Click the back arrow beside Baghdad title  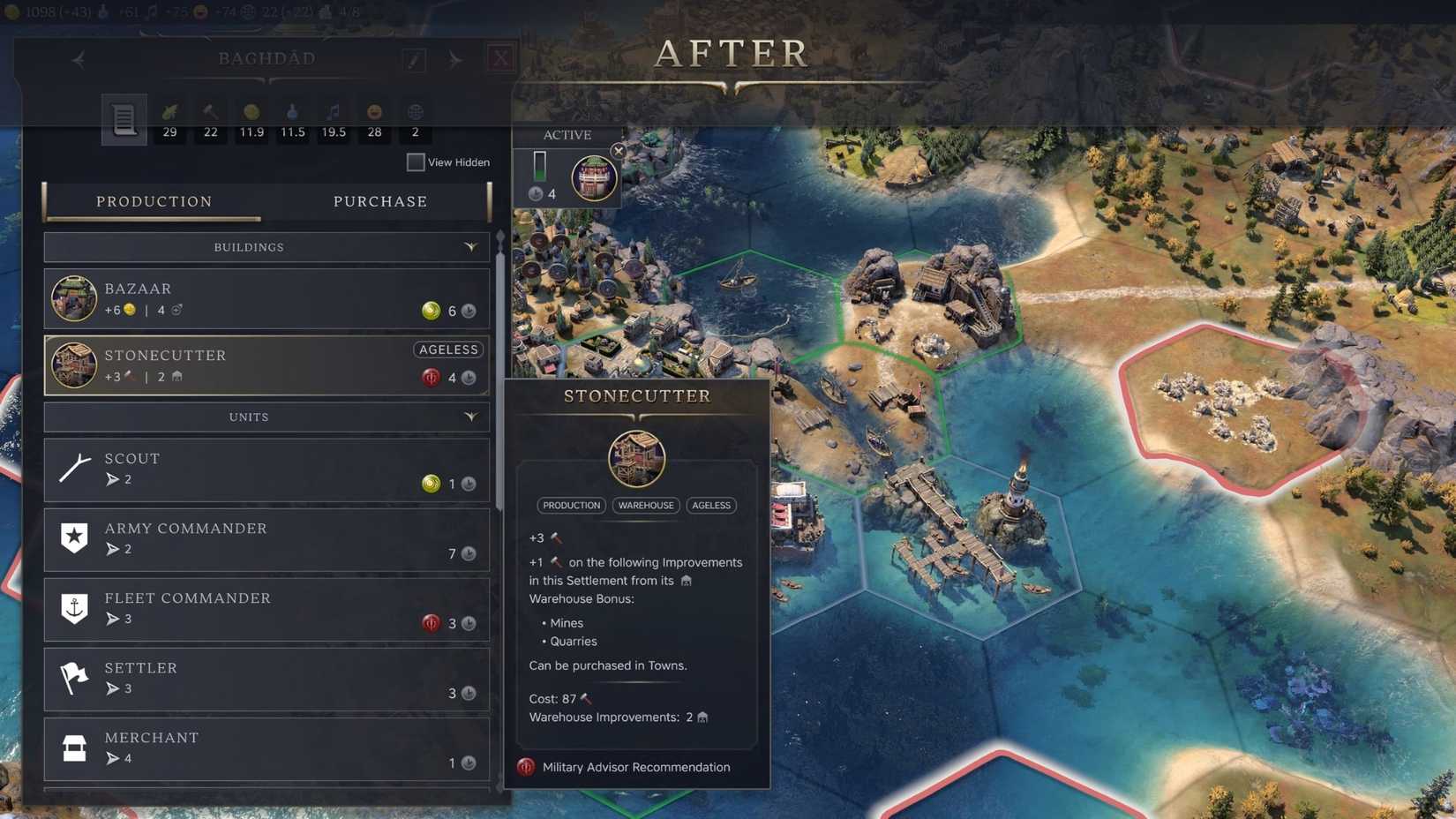pyautogui.click(x=78, y=59)
